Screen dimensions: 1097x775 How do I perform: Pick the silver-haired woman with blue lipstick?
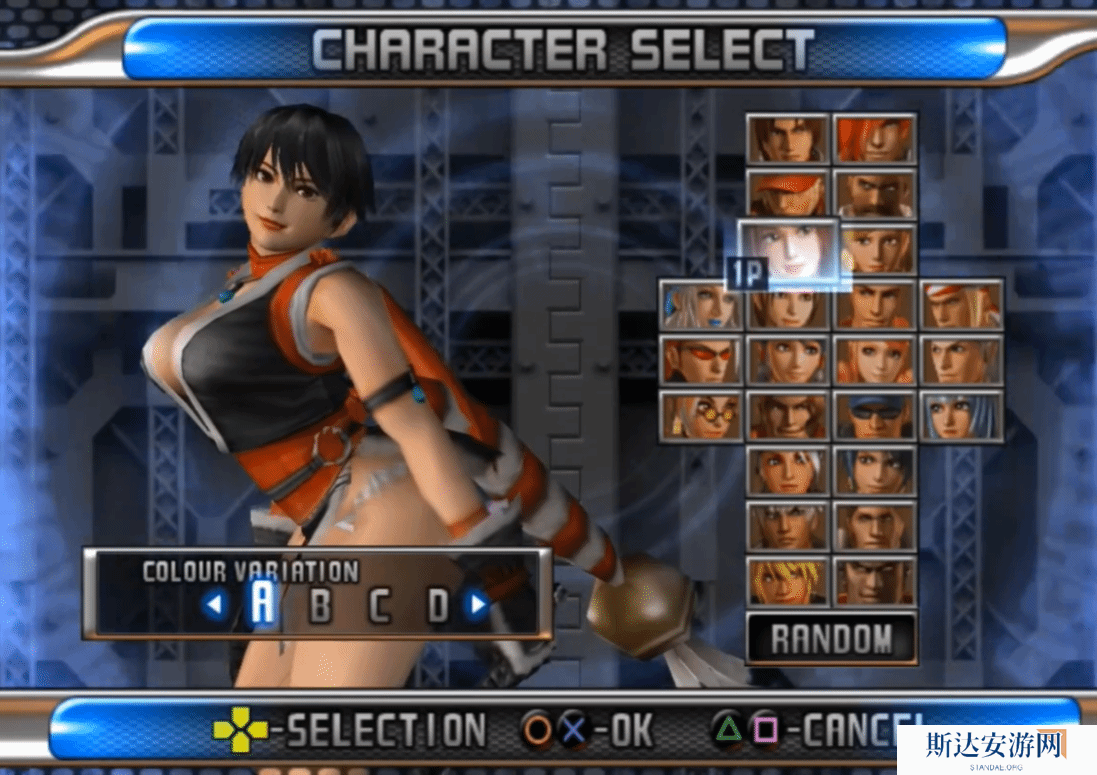pos(700,306)
